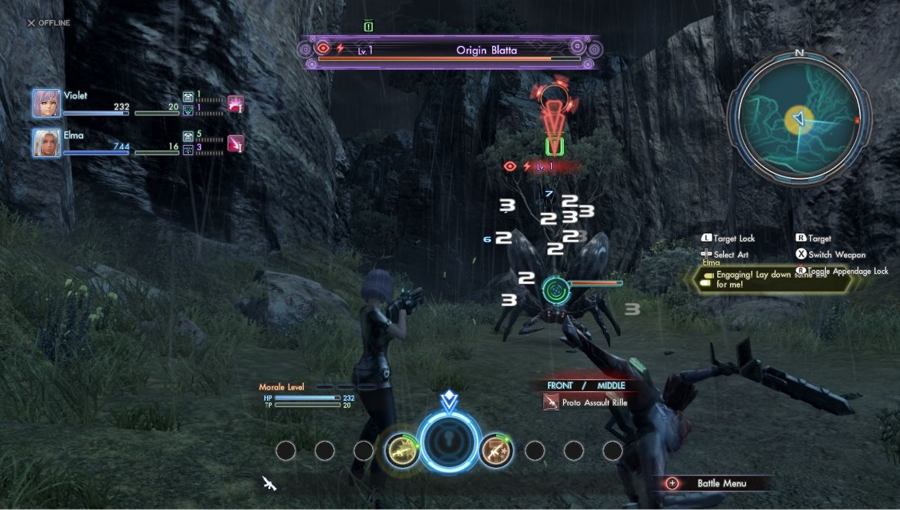
Task: Select Violet's party portrait
Action: coord(46,103)
